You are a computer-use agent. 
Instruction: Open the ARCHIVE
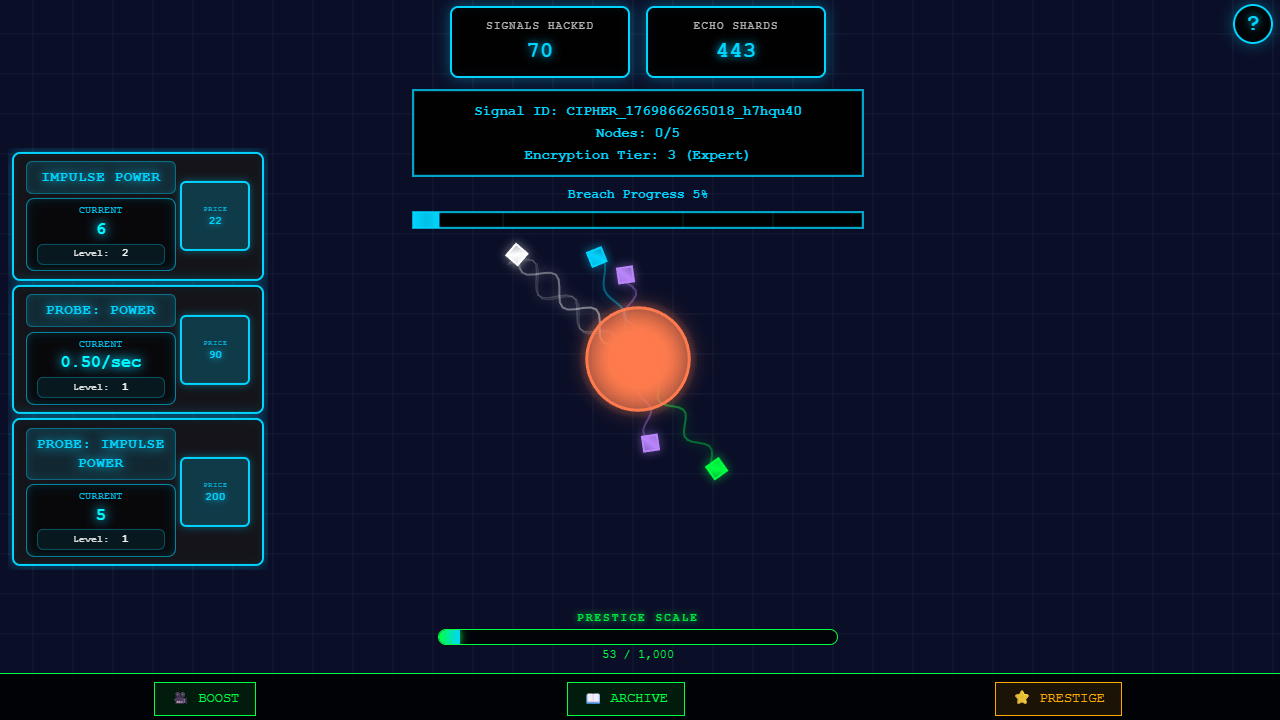coord(626,698)
